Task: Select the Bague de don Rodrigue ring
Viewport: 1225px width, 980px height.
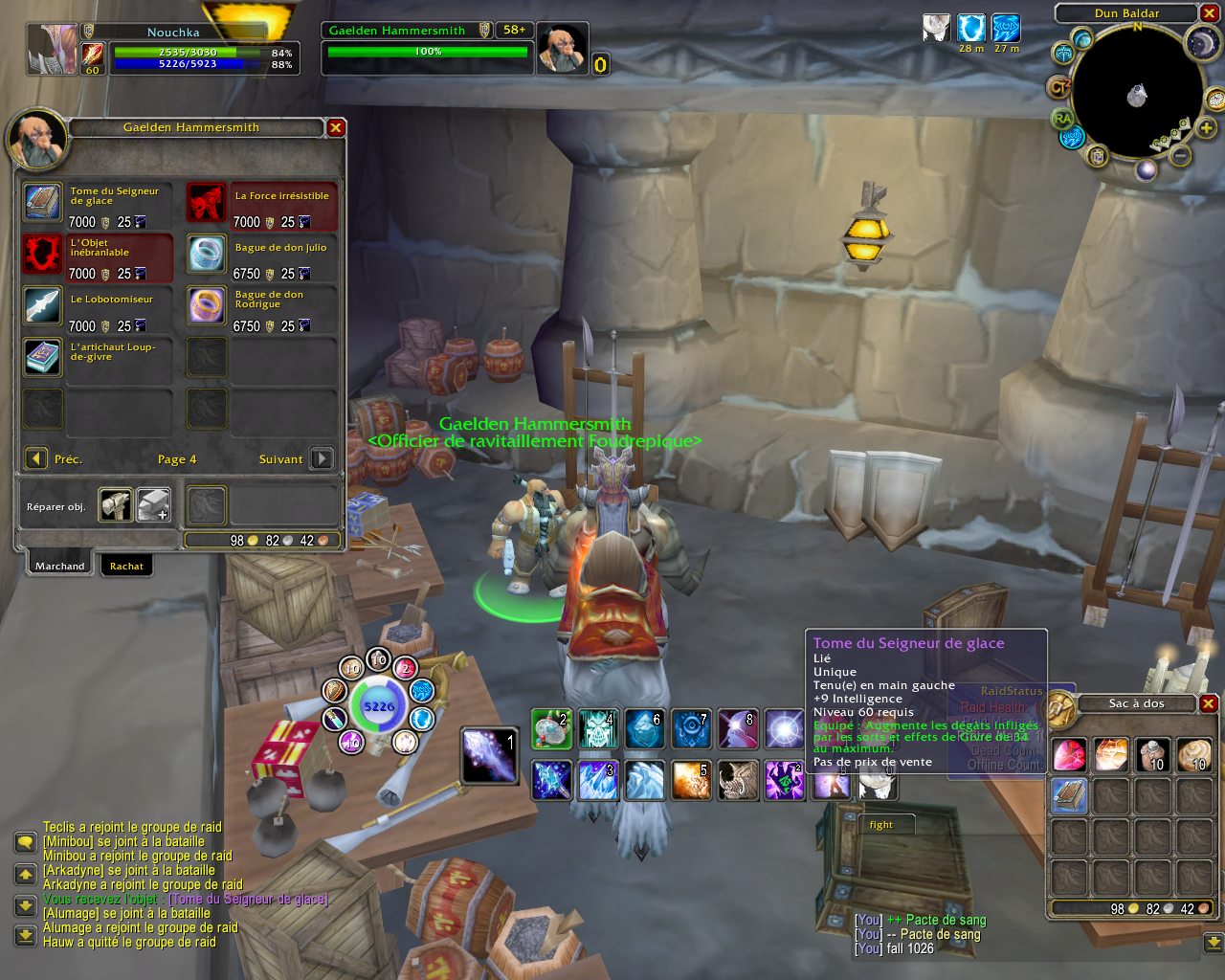Action: (x=206, y=306)
